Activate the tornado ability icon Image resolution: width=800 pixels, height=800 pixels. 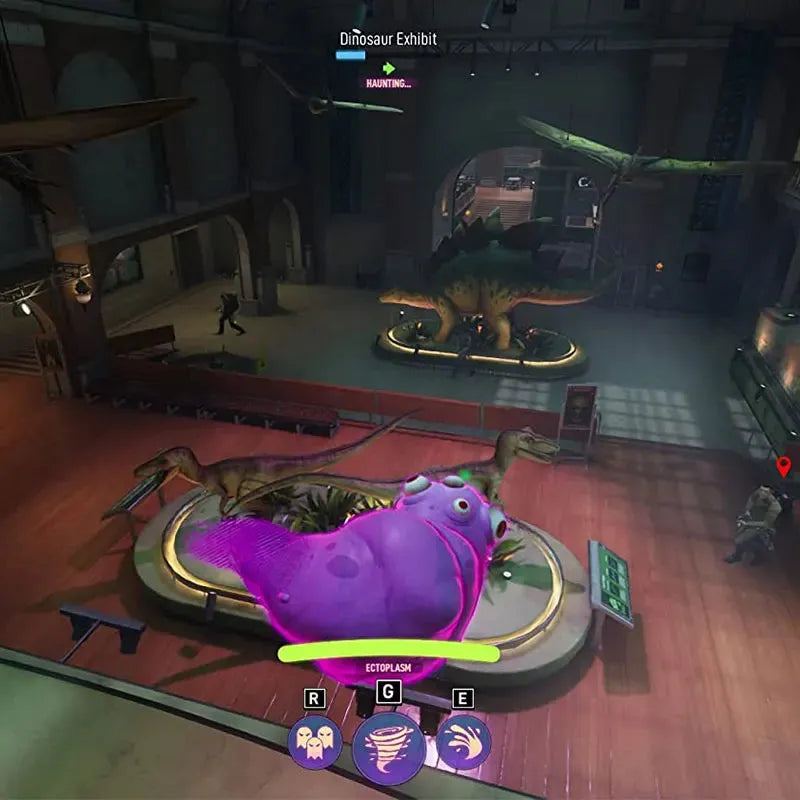point(388,746)
